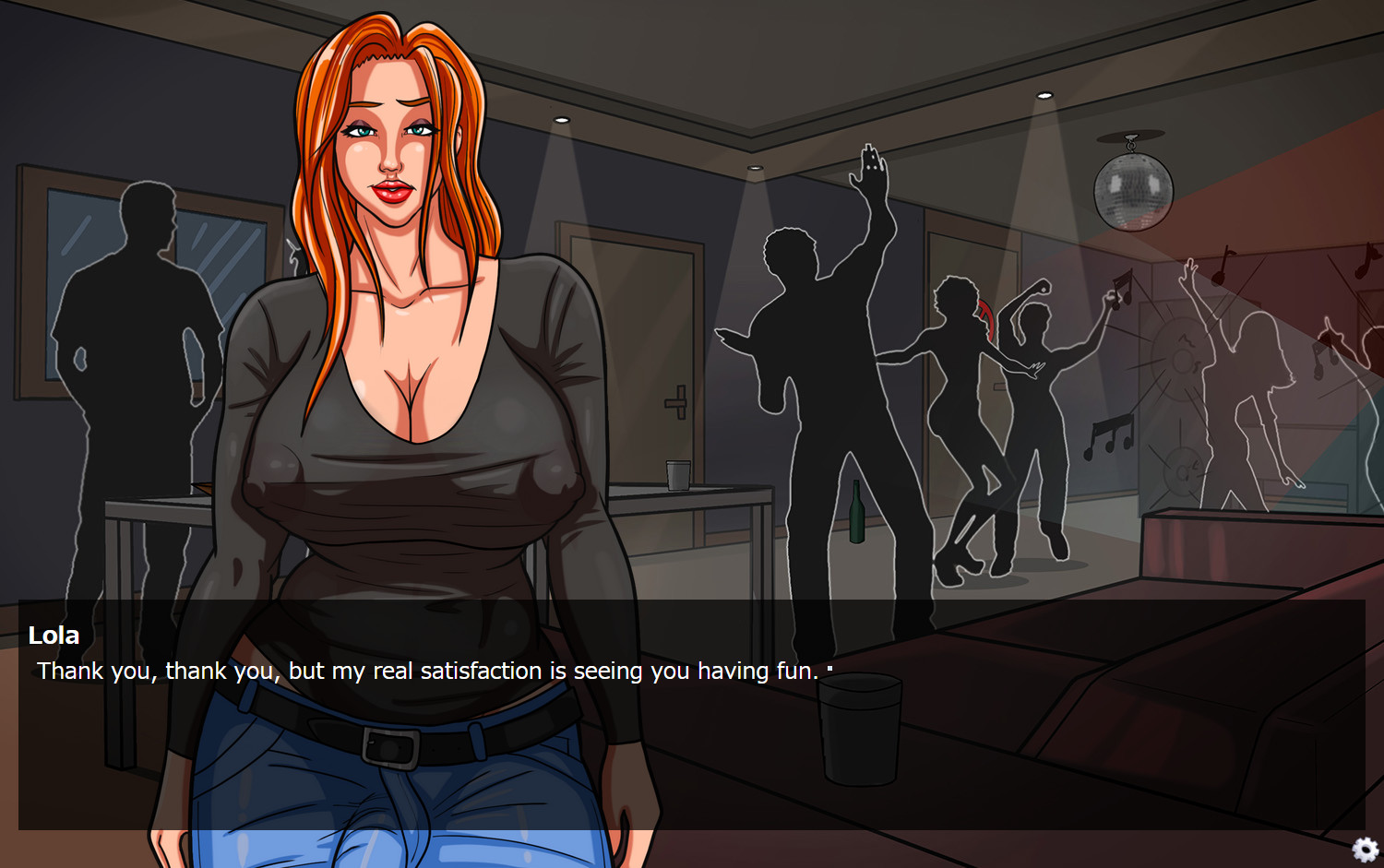
Task: Click Lola's name label in the dialogue box
Action: [x=55, y=635]
